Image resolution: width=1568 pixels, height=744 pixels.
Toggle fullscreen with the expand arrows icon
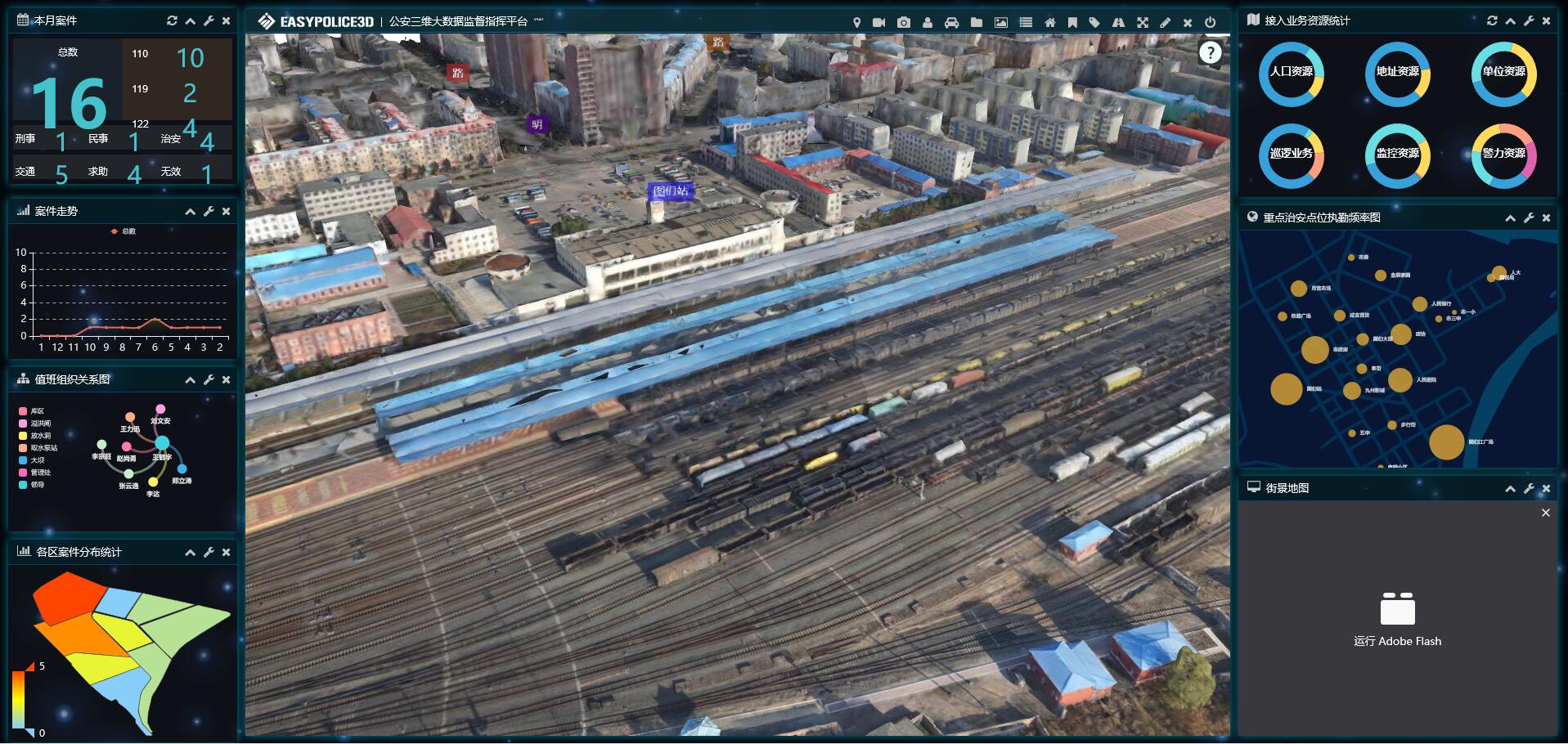pyautogui.click(x=1142, y=23)
